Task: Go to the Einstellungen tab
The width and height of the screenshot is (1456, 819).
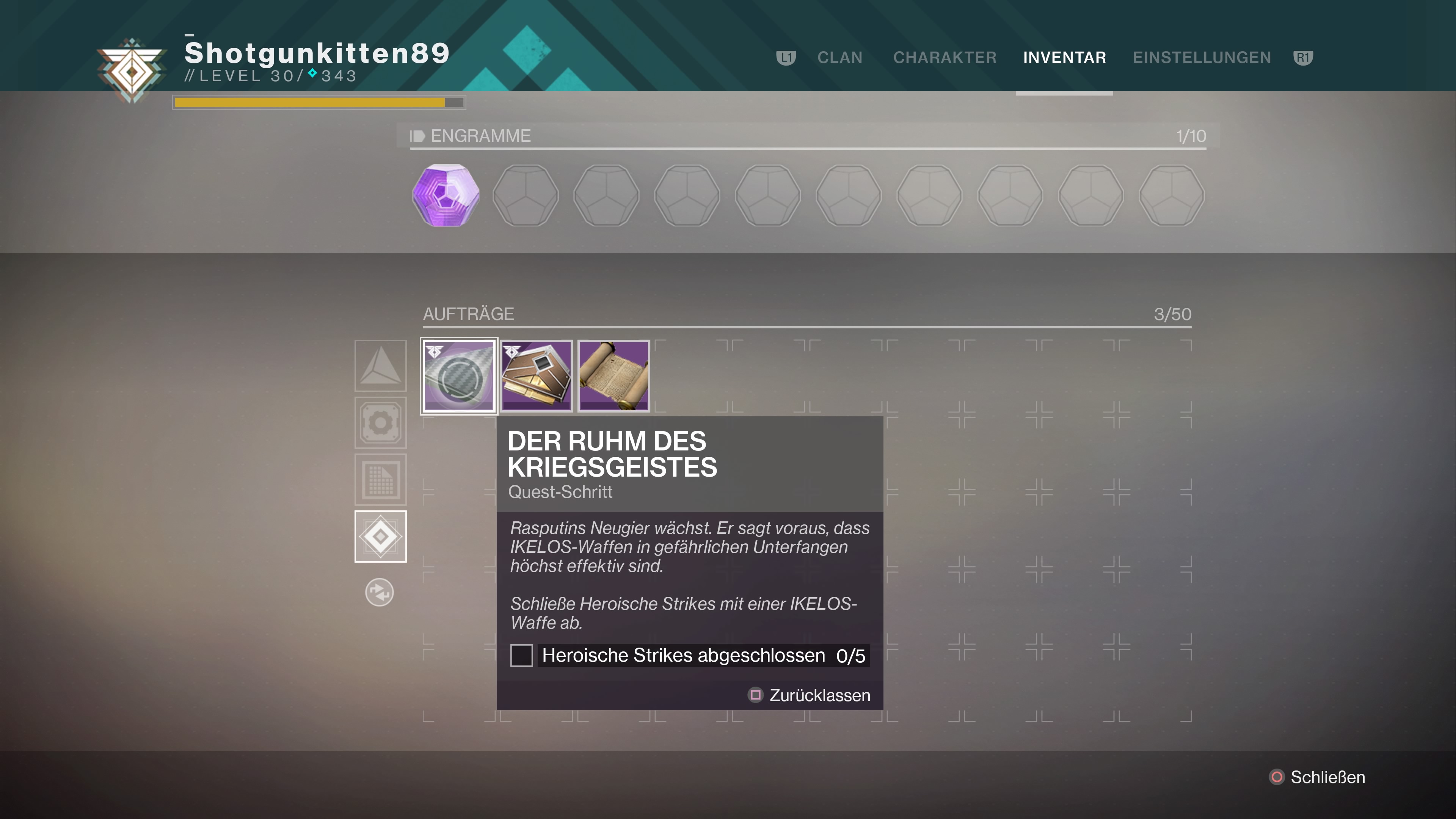Action: [x=1202, y=58]
